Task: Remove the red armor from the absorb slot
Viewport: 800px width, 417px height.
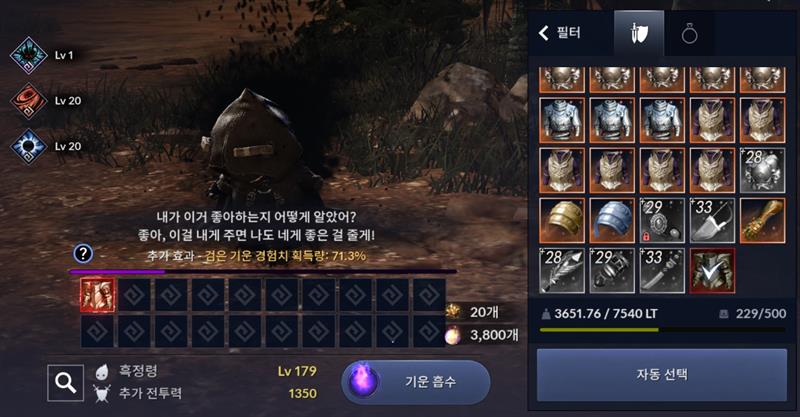Action: click(x=97, y=294)
